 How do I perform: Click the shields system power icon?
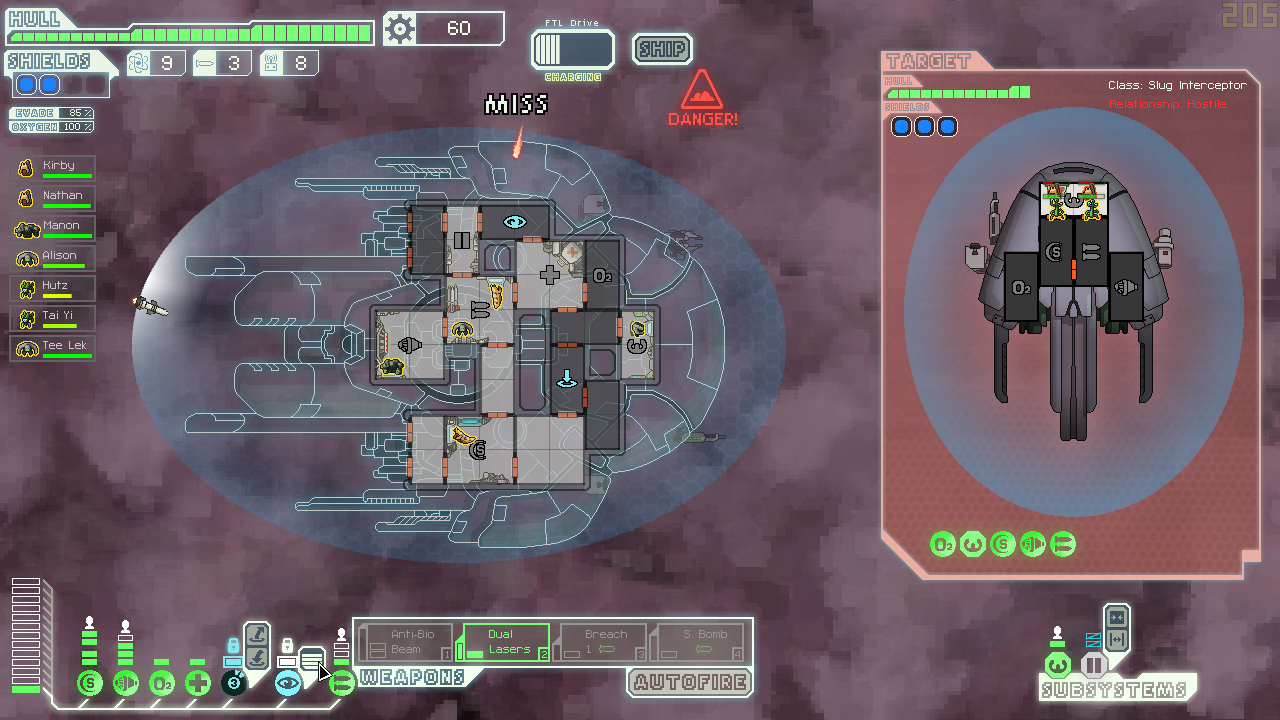90,684
